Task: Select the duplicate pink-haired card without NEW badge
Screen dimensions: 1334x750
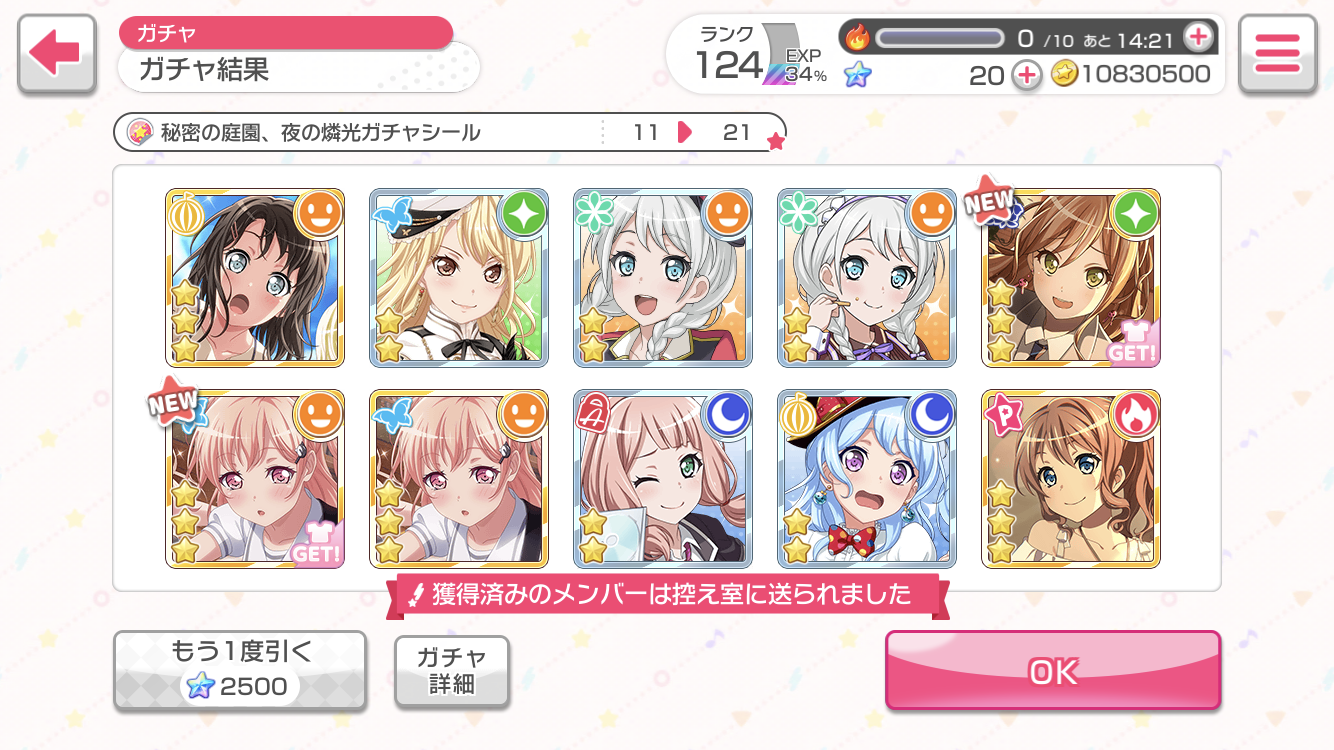Action: pyautogui.click(x=459, y=479)
